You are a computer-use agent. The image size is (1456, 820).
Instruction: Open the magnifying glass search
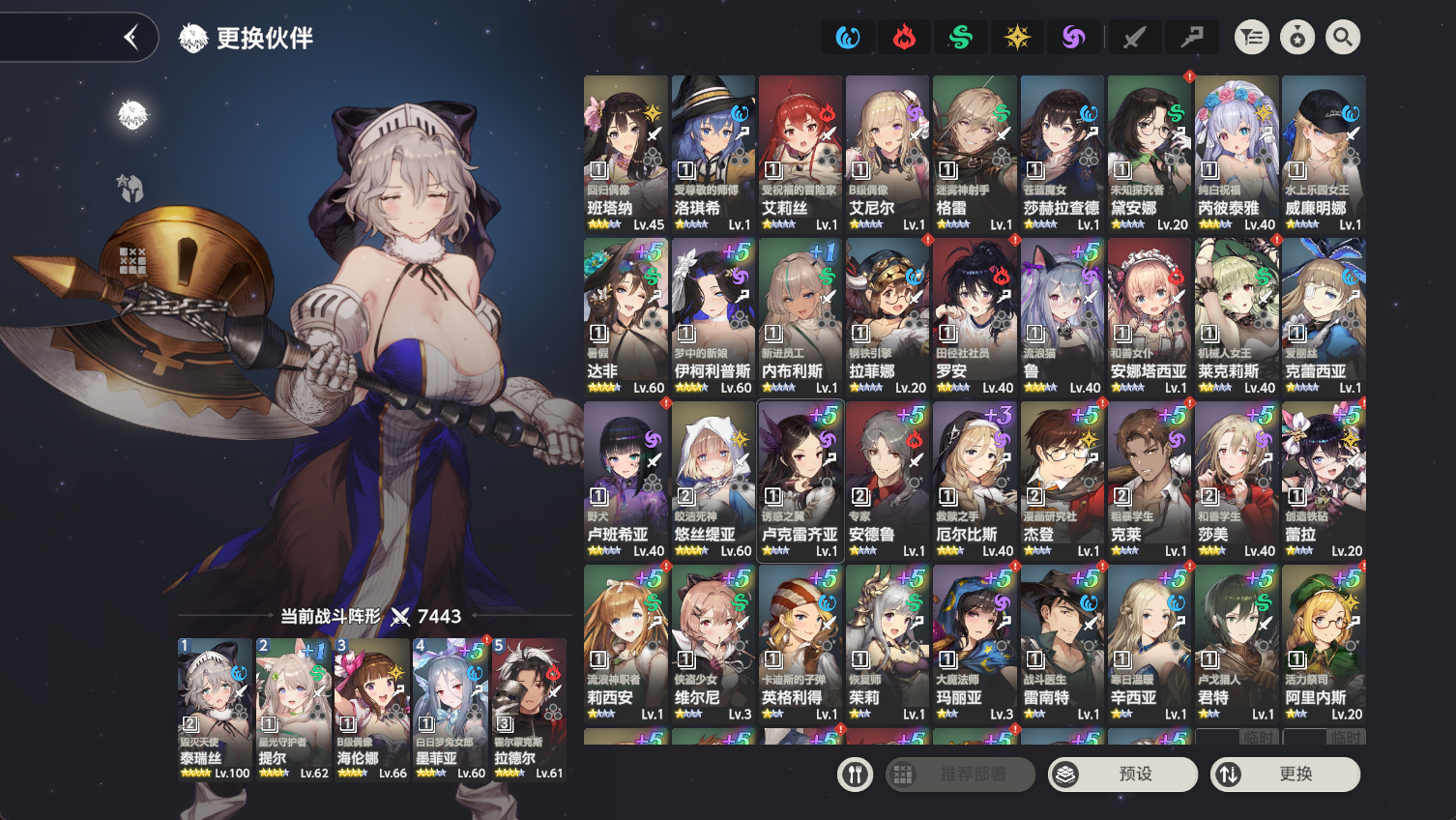1343,38
